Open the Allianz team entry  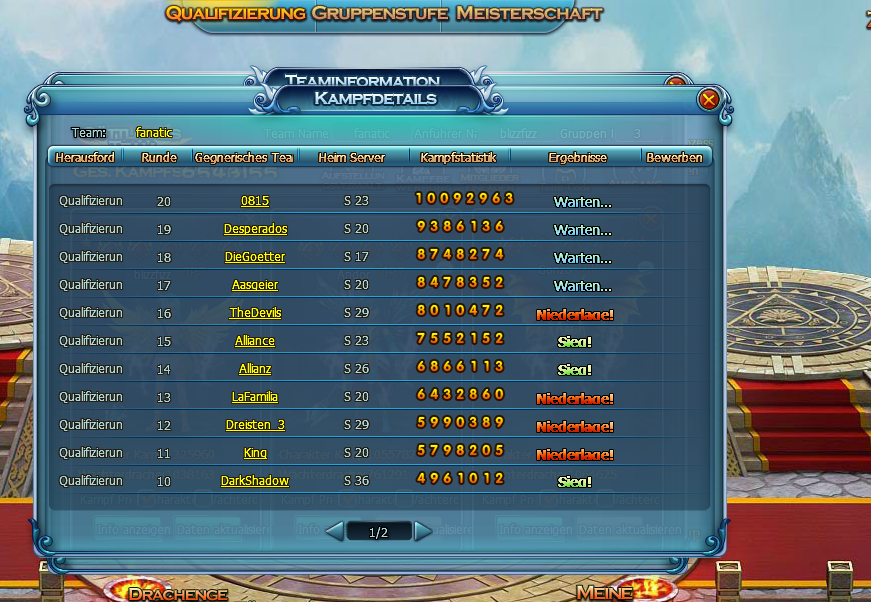point(255,369)
